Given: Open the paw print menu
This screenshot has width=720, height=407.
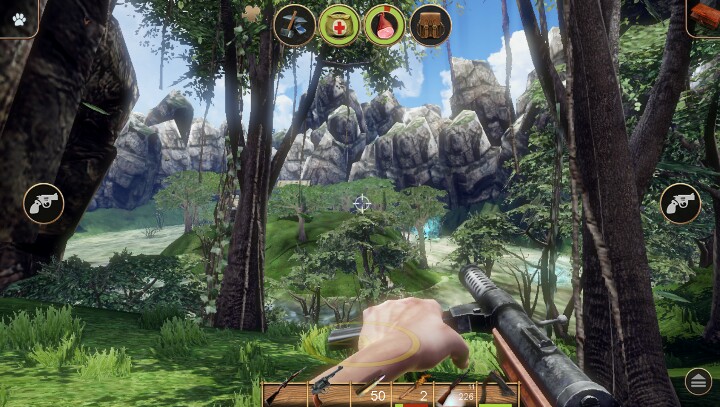Looking at the screenshot, I should [17, 17].
